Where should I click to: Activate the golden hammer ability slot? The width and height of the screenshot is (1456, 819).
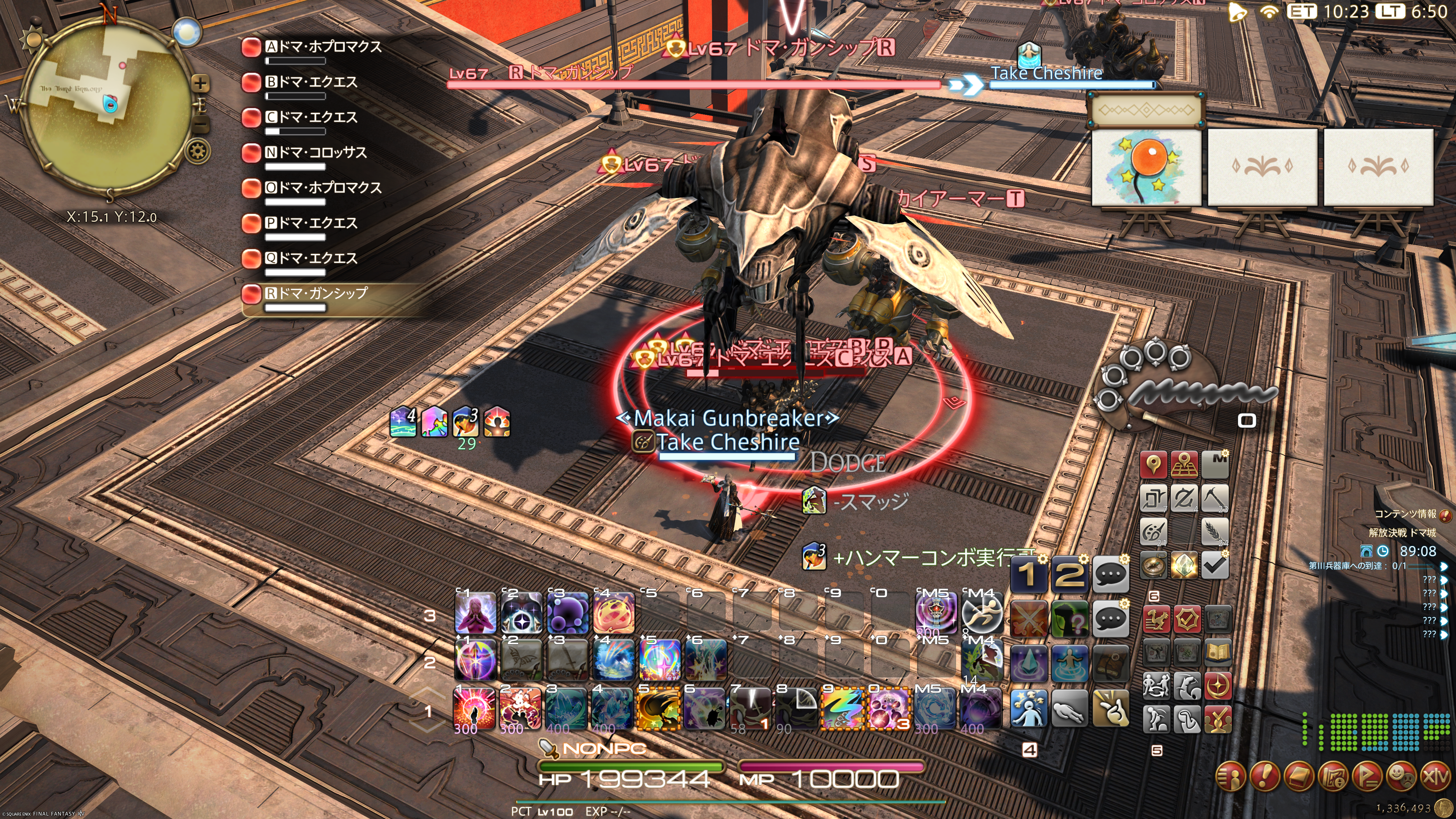point(658,708)
